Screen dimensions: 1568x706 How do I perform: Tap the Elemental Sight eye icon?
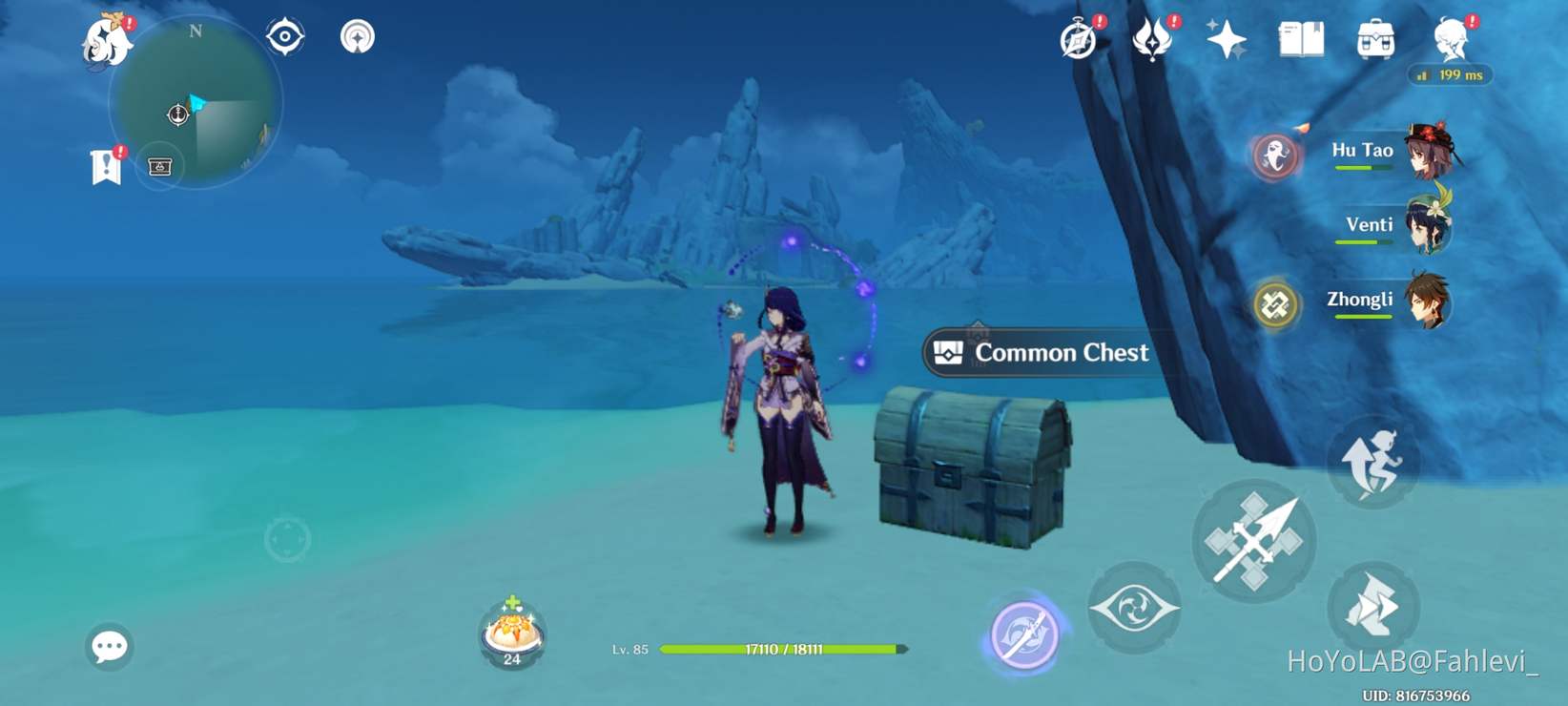[x=1134, y=607]
